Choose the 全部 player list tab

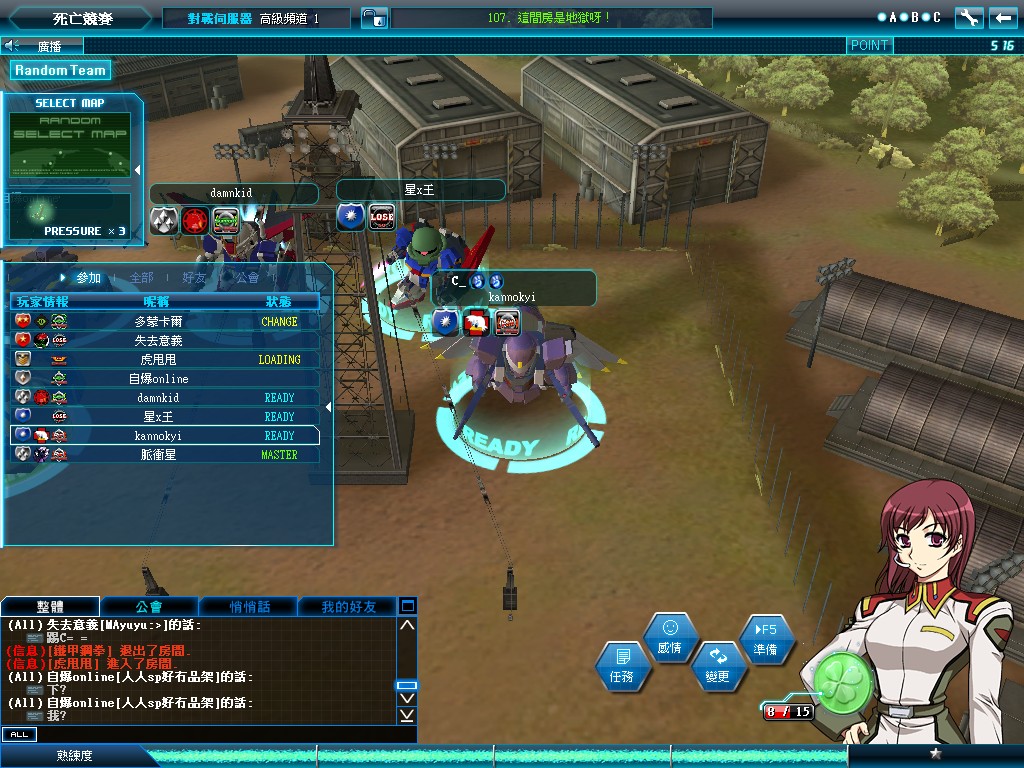coord(141,278)
